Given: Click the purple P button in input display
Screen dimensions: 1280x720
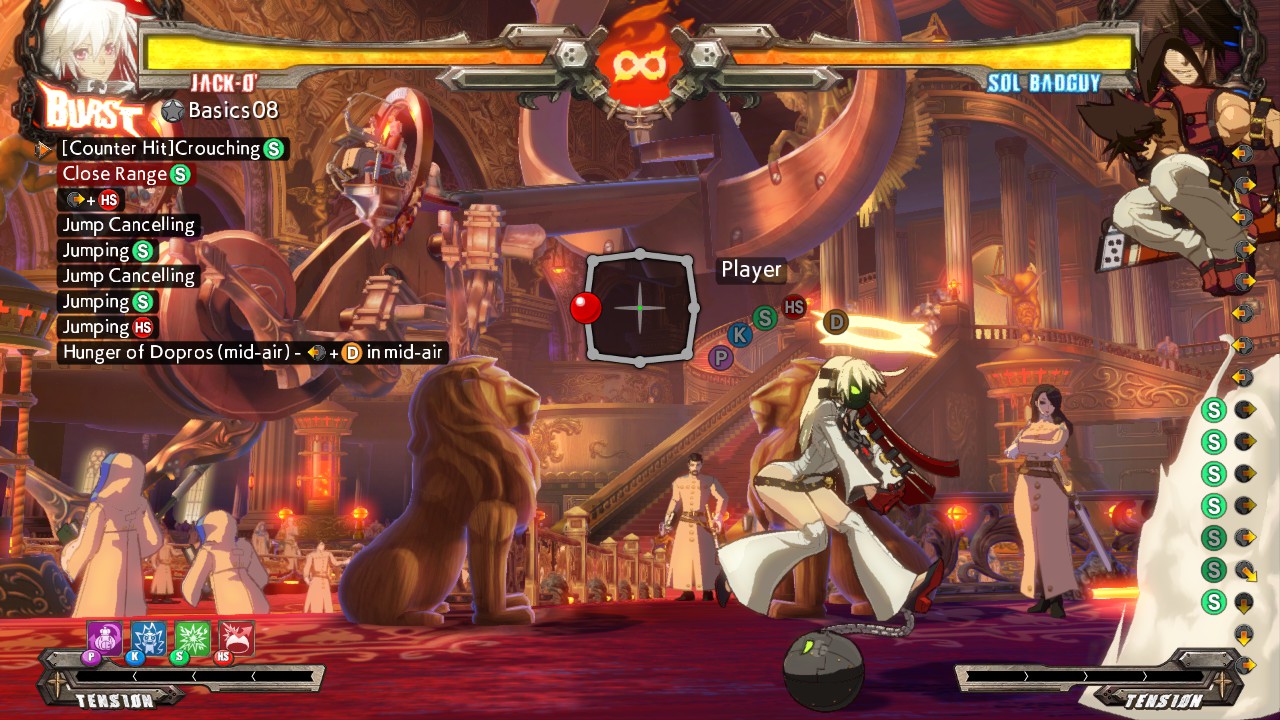Looking at the screenshot, I should 720,357.
